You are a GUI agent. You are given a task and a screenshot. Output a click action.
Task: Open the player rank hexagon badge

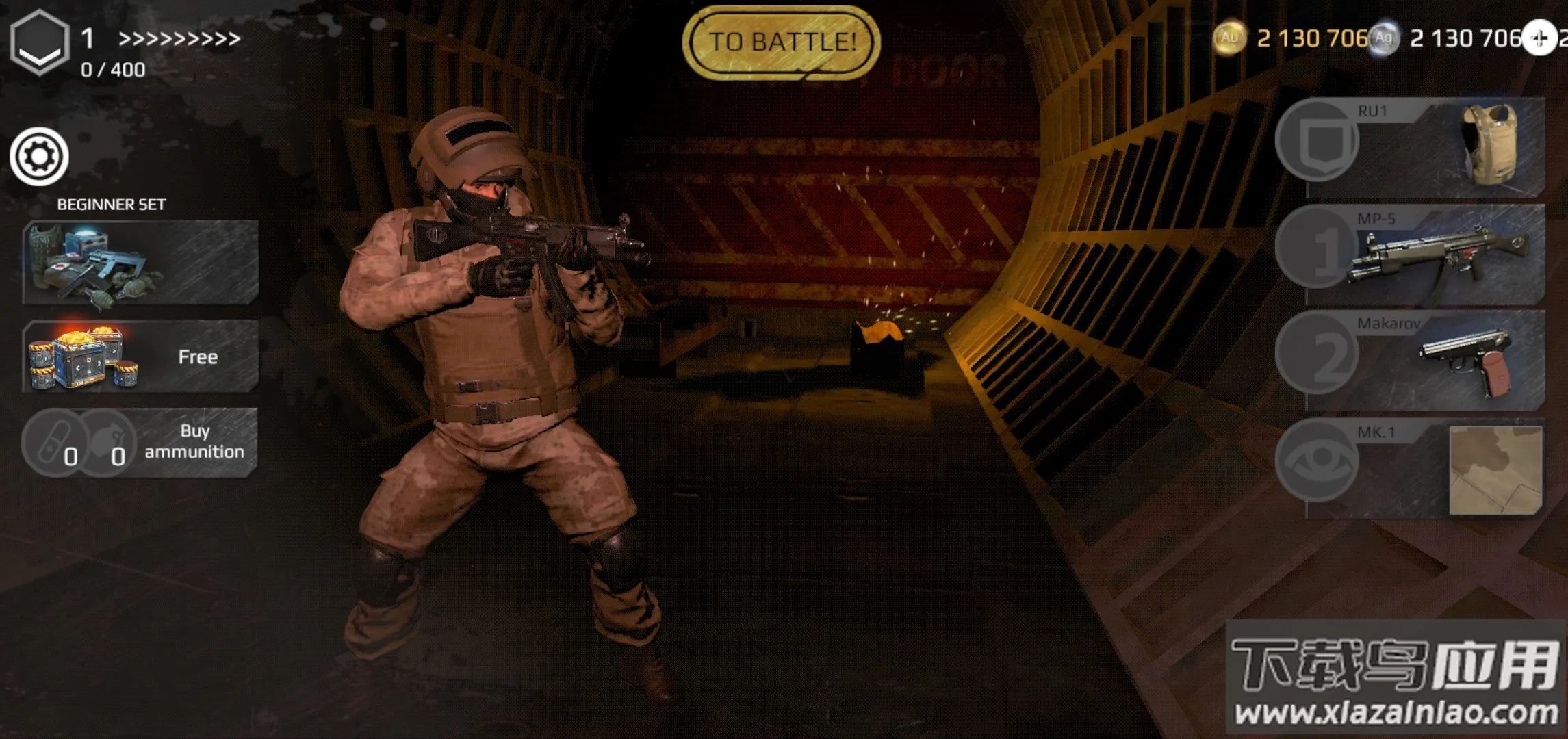[x=40, y=42]
